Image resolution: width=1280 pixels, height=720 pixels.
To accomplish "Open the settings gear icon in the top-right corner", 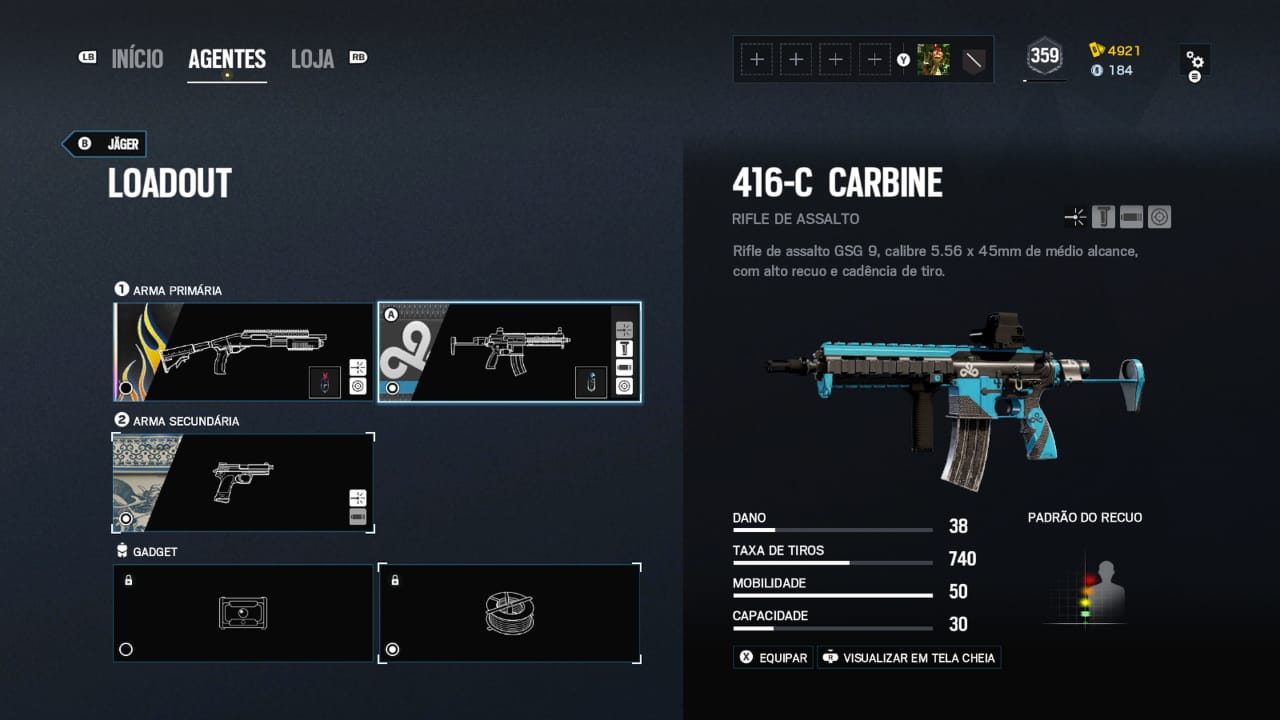I will click(1196, 60).
